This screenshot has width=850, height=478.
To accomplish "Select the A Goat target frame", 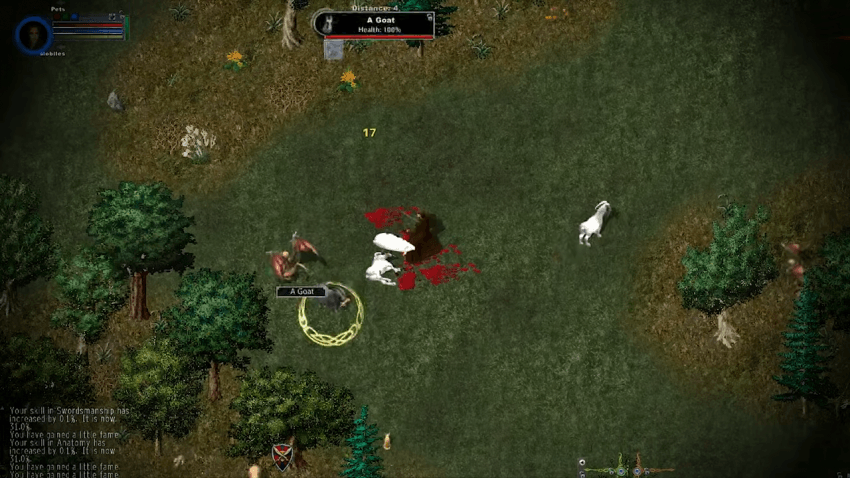I will tap(375, 24).
